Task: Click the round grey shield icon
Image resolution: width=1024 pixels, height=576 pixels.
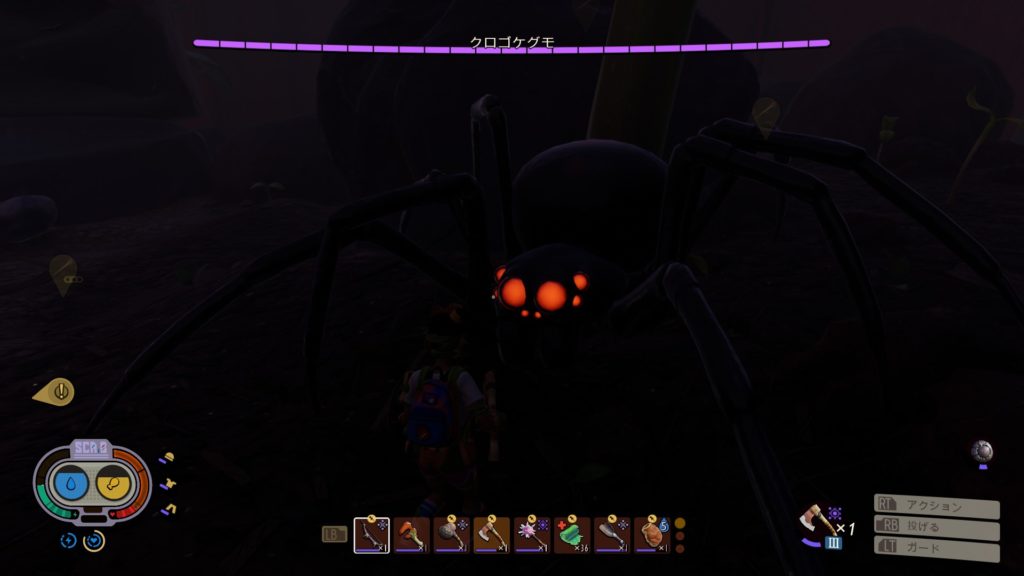Action: pos(982,450)
